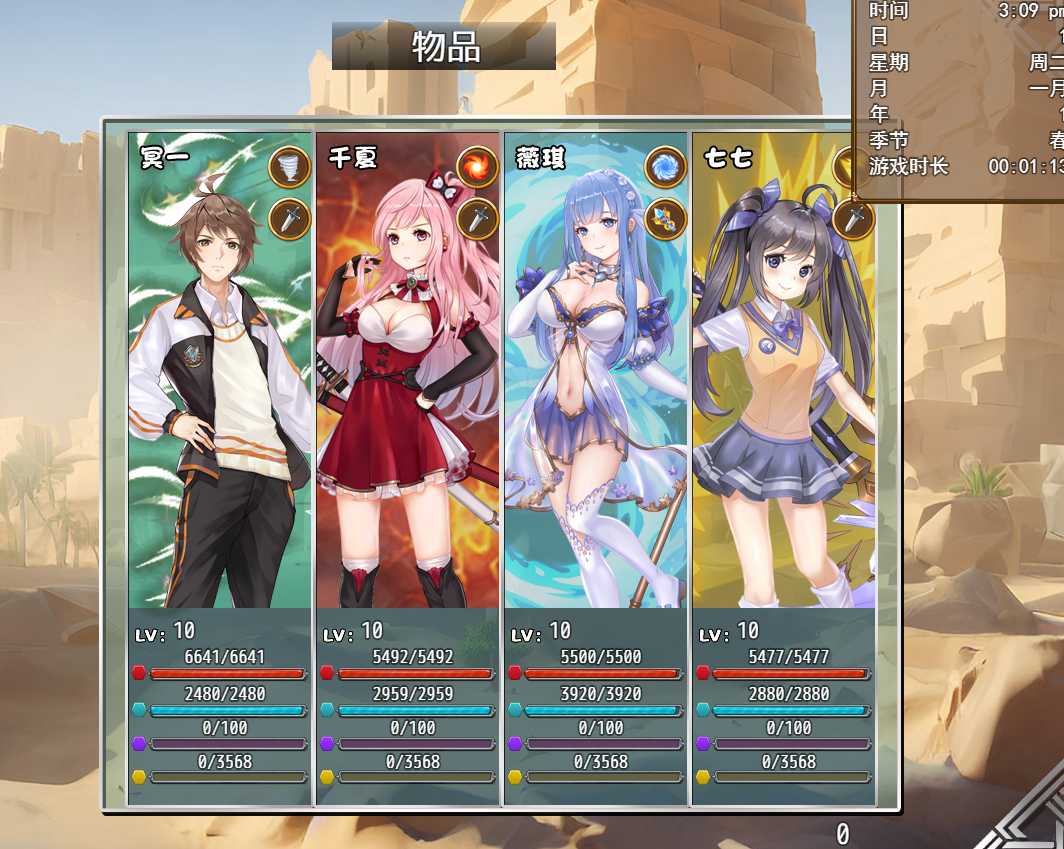
Task: Click the sword weapon icon on 冥一
Action: pyautogui.click(x=290, y=219)
